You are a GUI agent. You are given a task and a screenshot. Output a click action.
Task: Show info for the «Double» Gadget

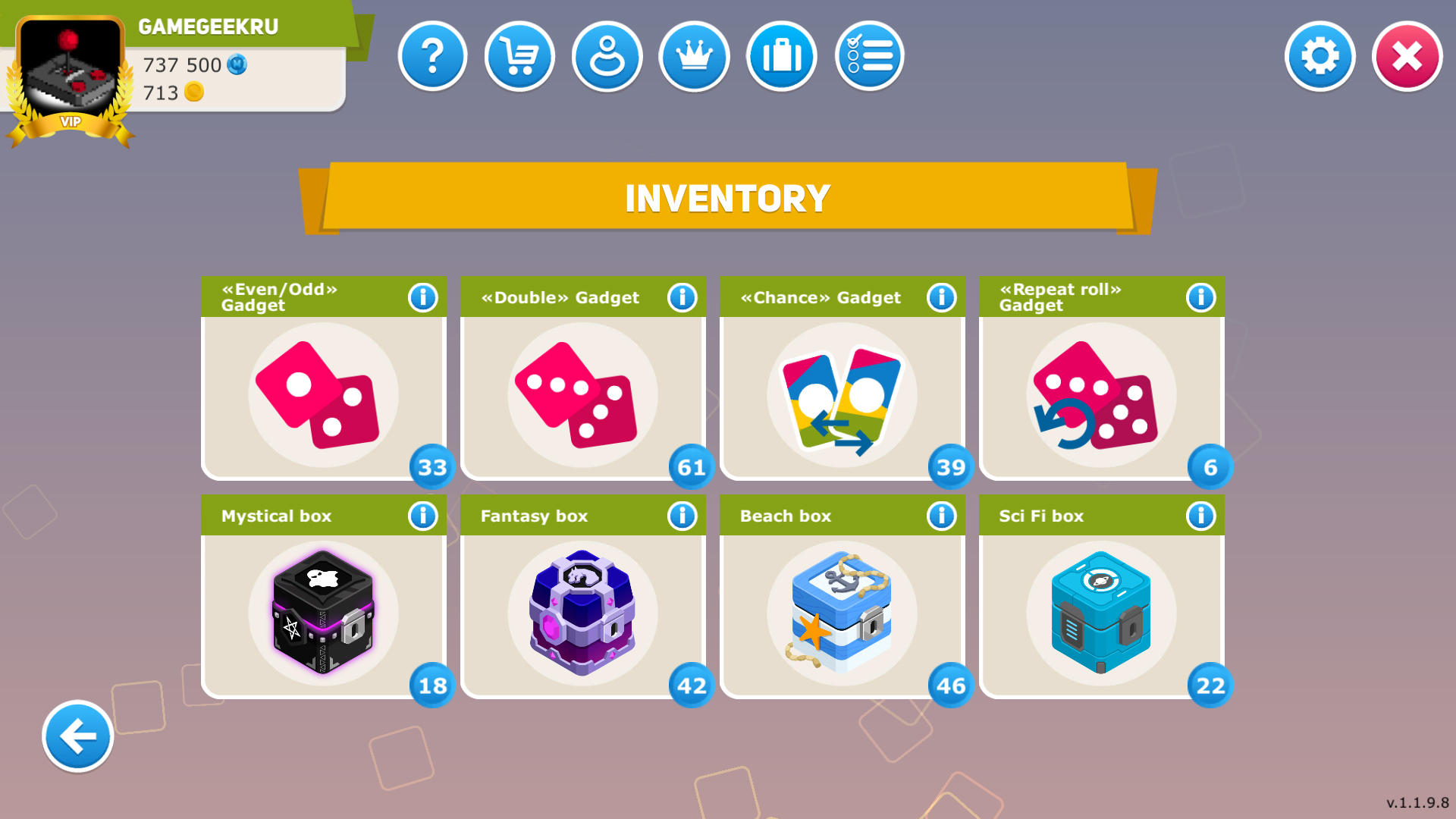(682, 297)
